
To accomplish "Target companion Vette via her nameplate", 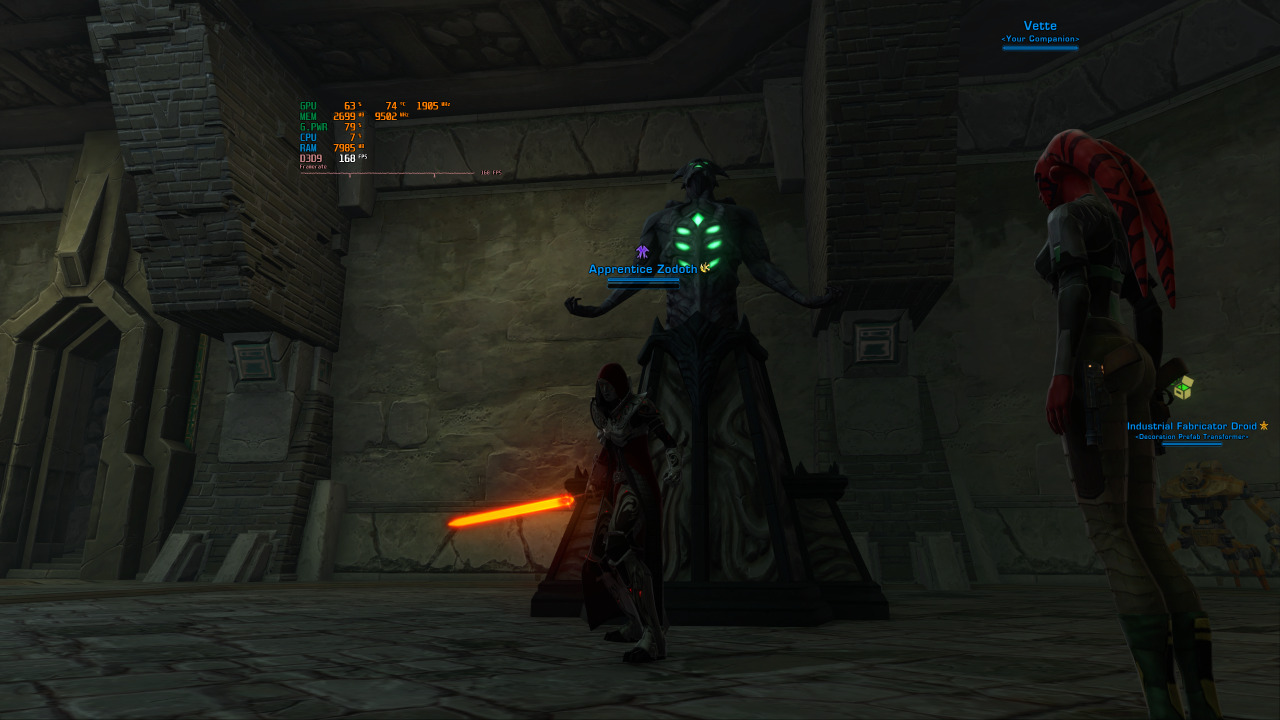I will coord(1040,26).
